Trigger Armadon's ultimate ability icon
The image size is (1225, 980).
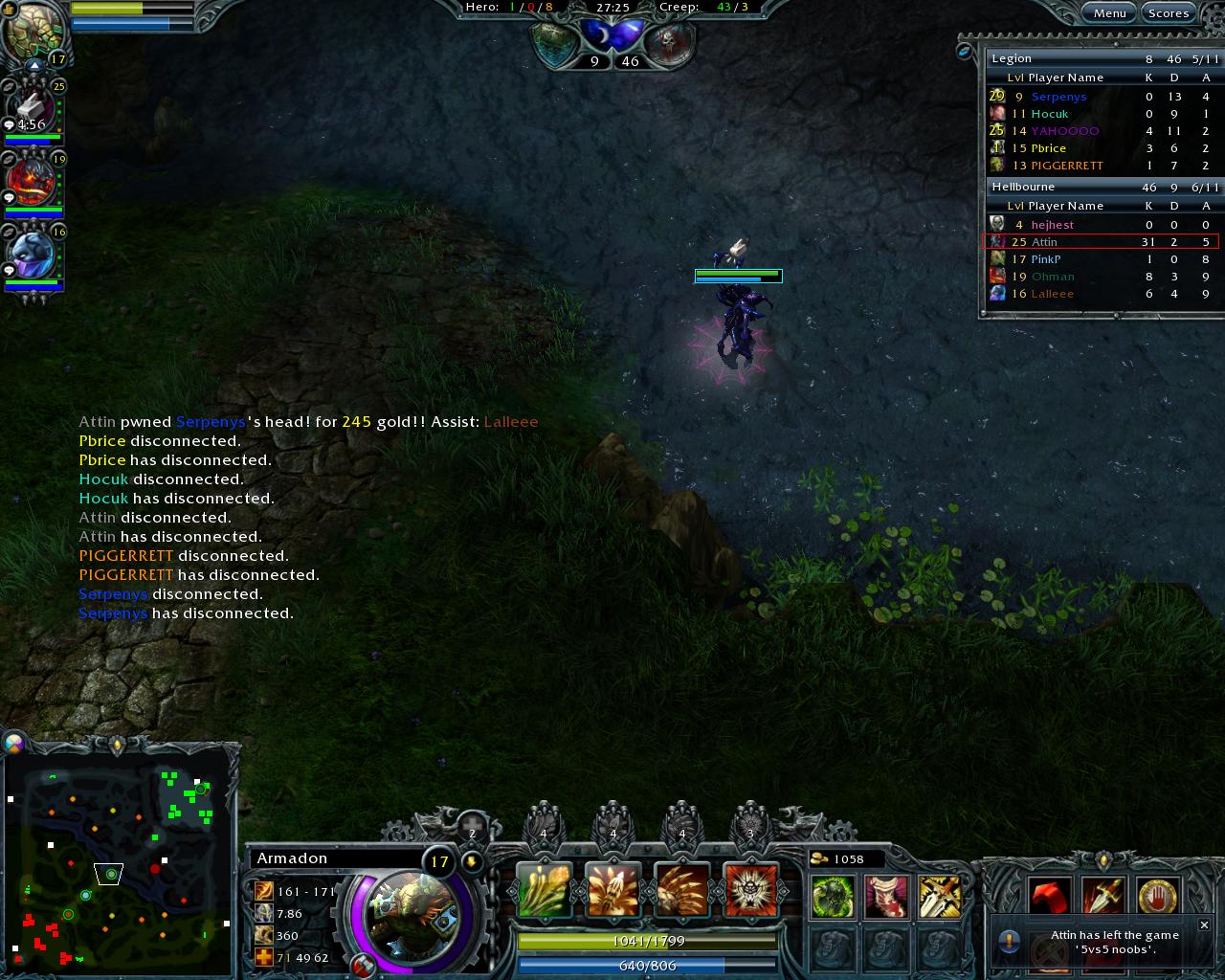click(x=750, y=888)
